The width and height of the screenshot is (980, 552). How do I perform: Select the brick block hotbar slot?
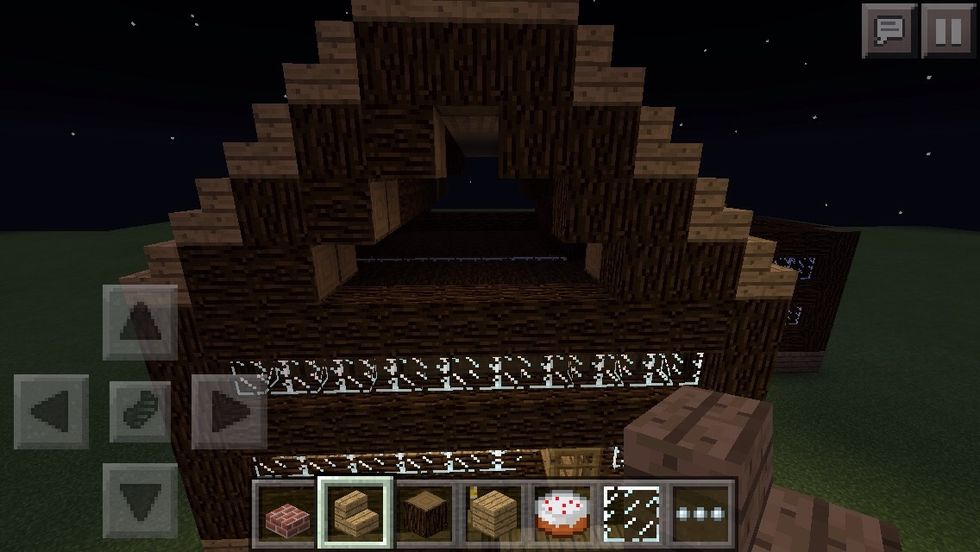[285, 513]
